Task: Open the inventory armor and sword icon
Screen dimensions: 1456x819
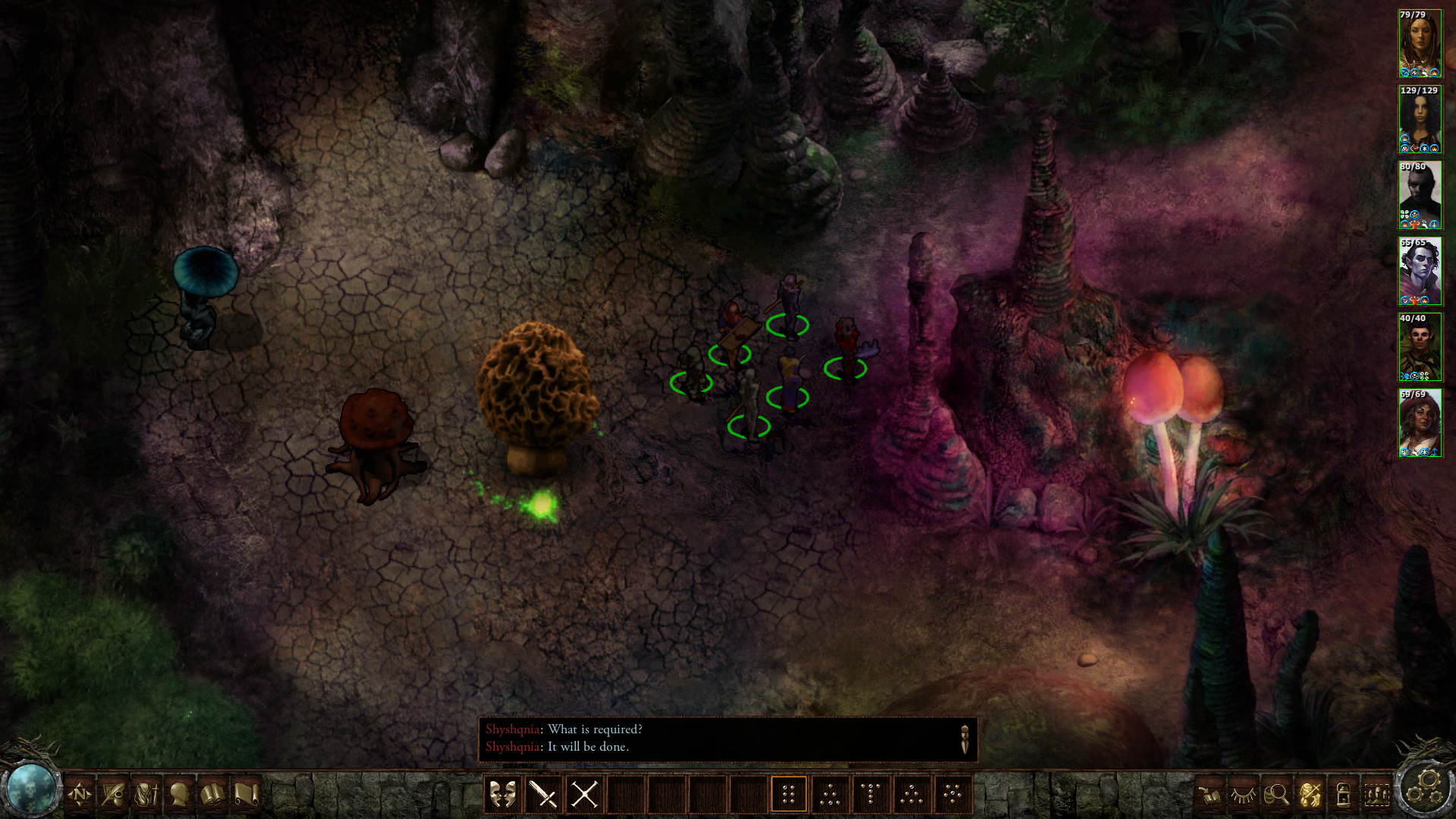Action: point(146,795)
